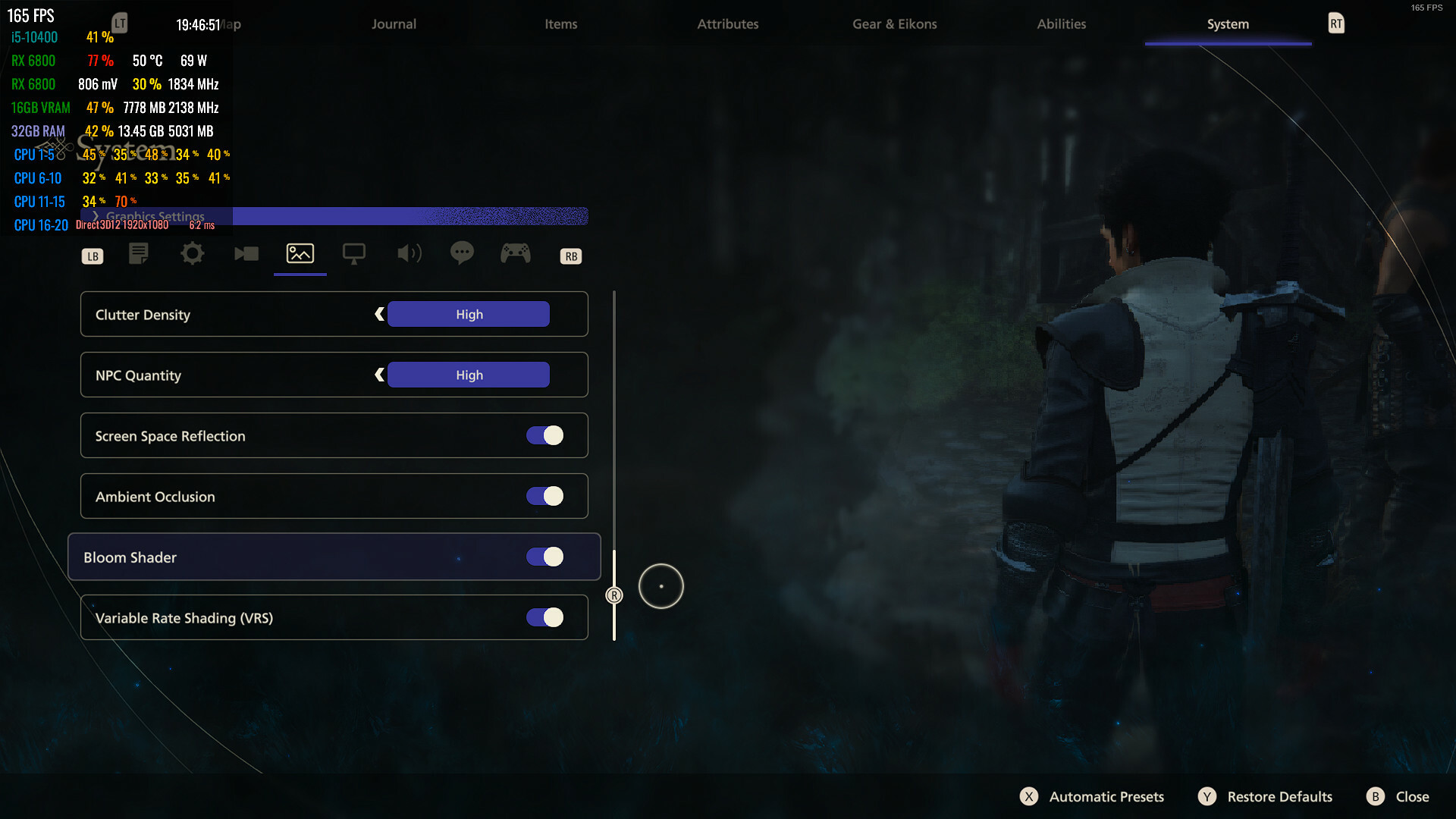Switch to the camera settings category
1456x819 pixels.
[246, 253]
